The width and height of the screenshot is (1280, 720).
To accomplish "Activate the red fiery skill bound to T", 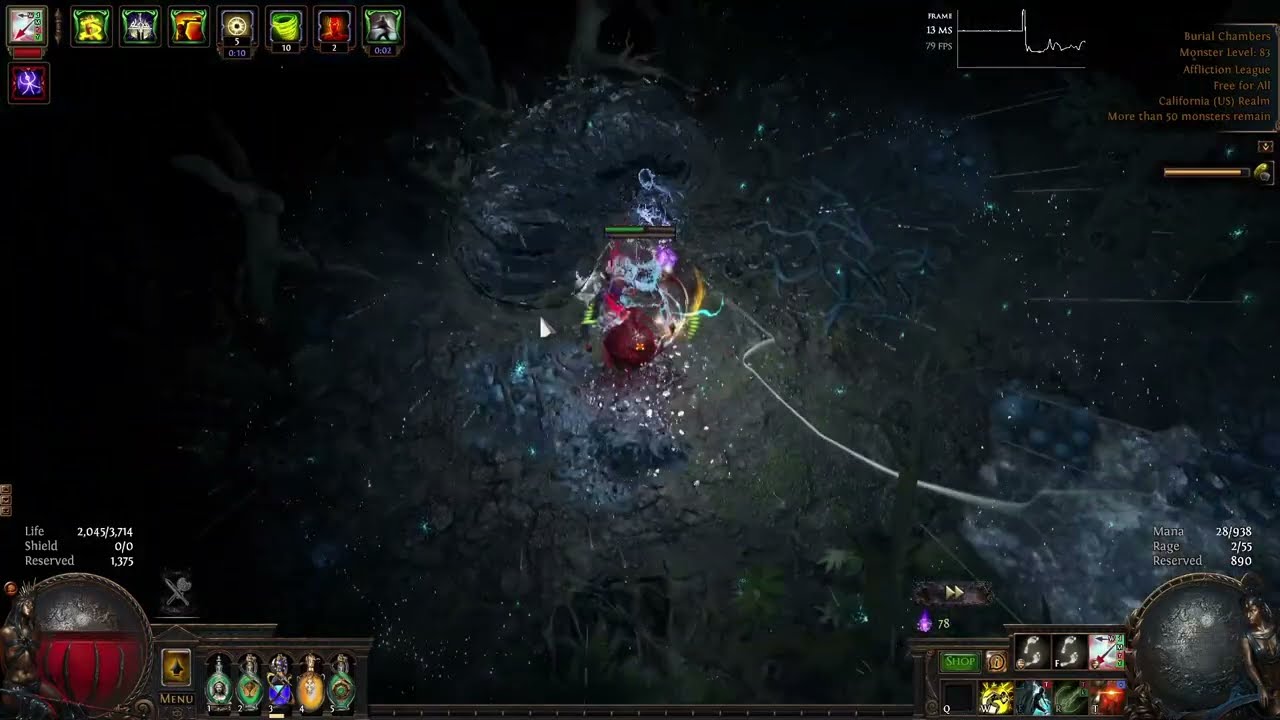I will click(1106, 697).
